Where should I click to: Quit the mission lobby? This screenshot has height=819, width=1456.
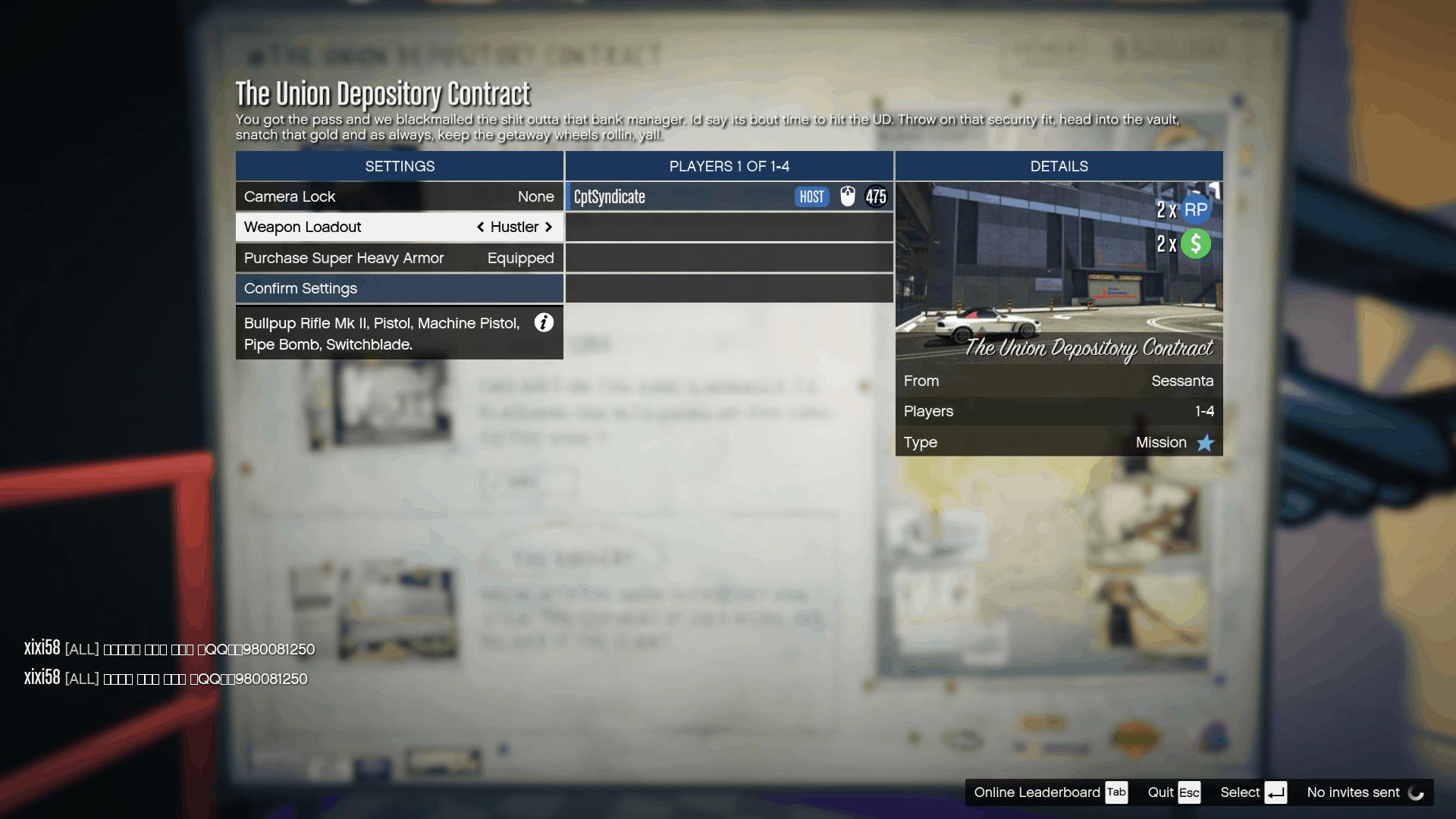click(1161, 792)
